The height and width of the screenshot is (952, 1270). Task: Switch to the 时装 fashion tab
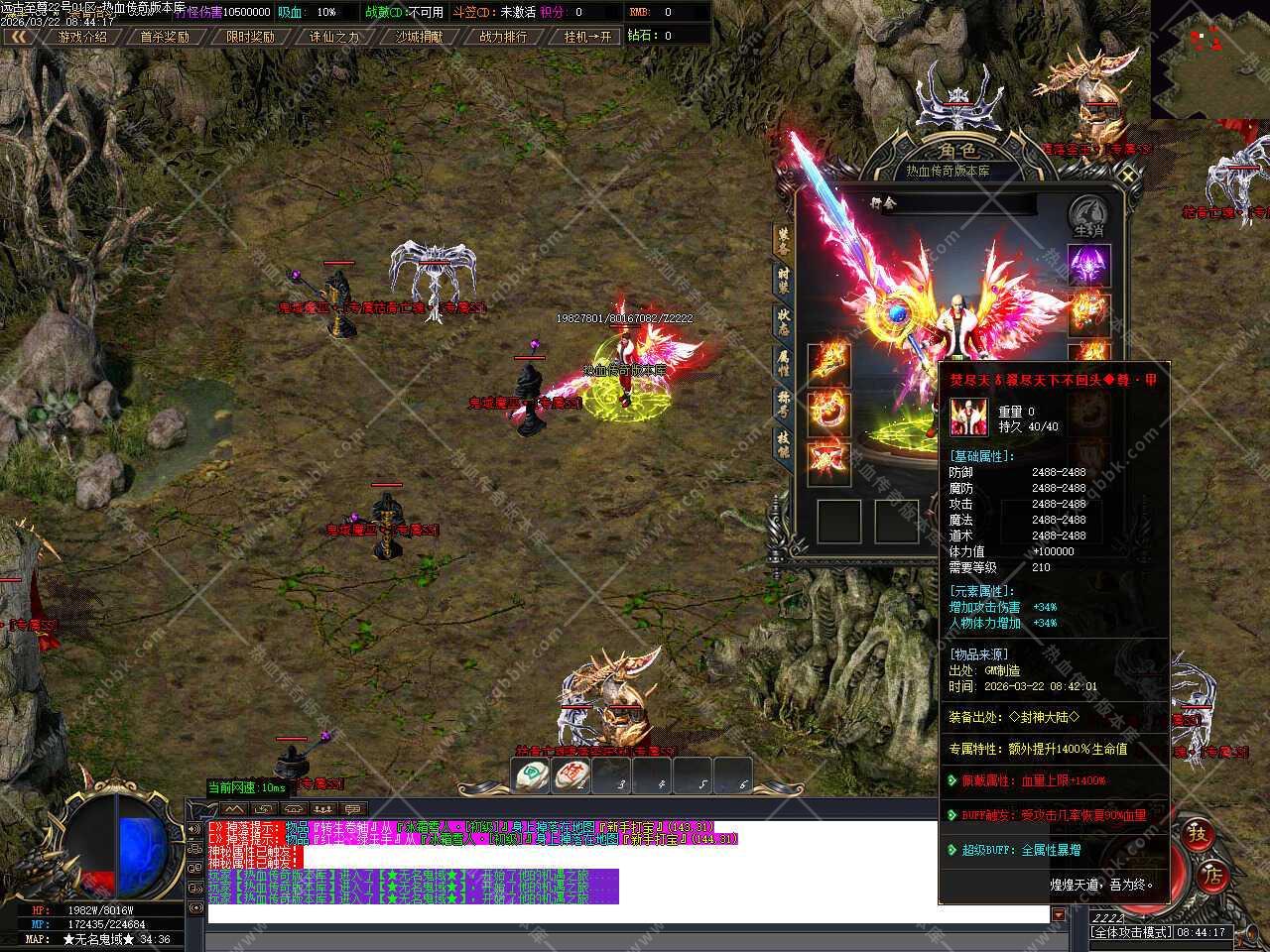(784, 279)
